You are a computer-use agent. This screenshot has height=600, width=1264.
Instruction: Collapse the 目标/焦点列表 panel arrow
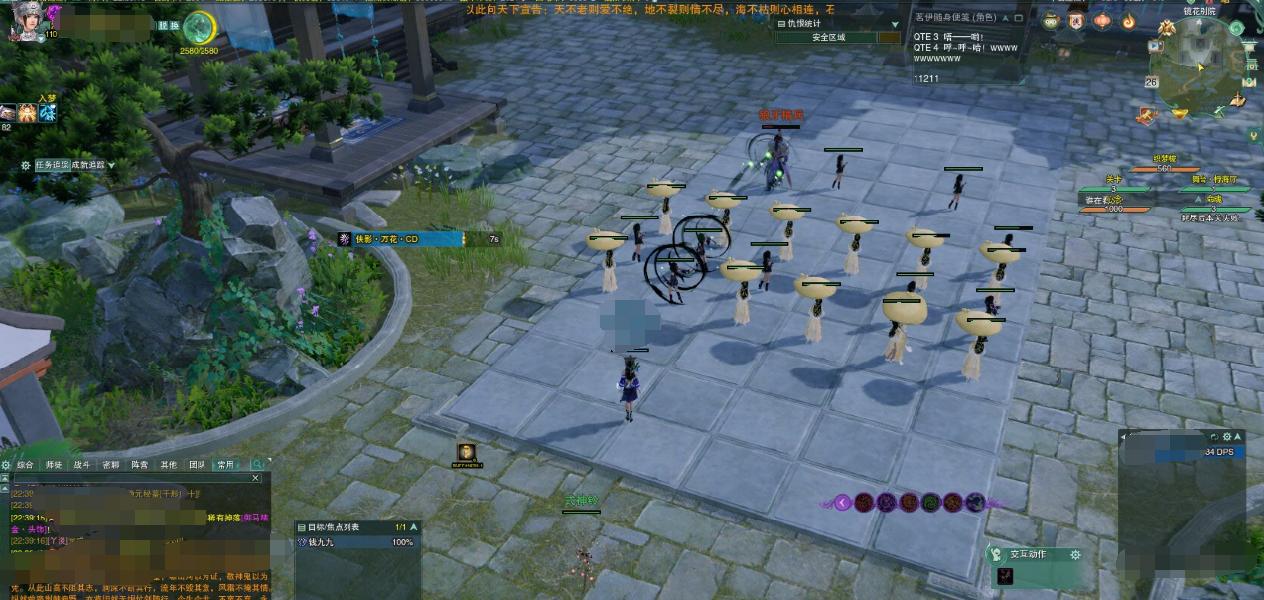pos(414,527)
